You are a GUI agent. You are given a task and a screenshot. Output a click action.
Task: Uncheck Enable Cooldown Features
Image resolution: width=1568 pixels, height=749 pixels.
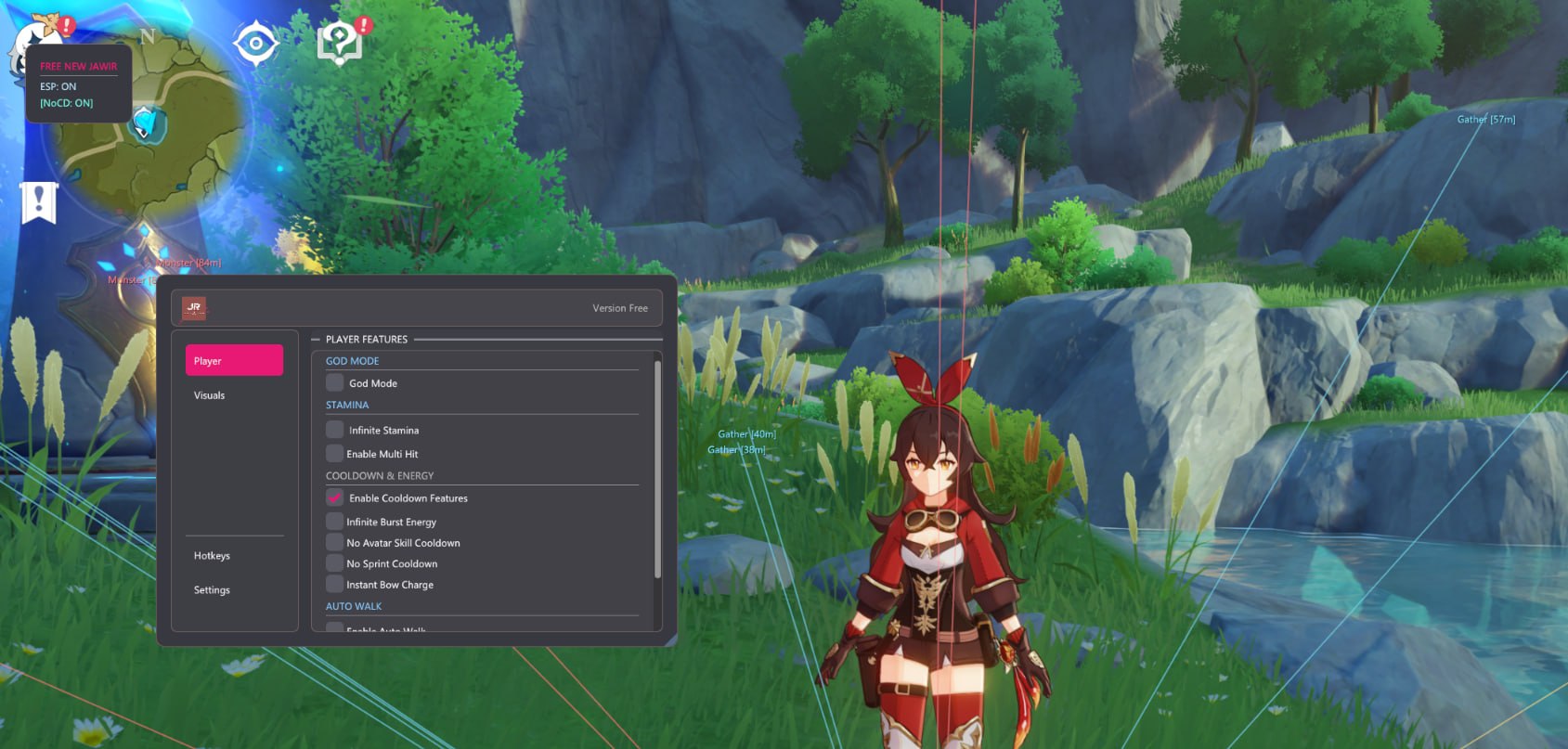tap(335, 498)
